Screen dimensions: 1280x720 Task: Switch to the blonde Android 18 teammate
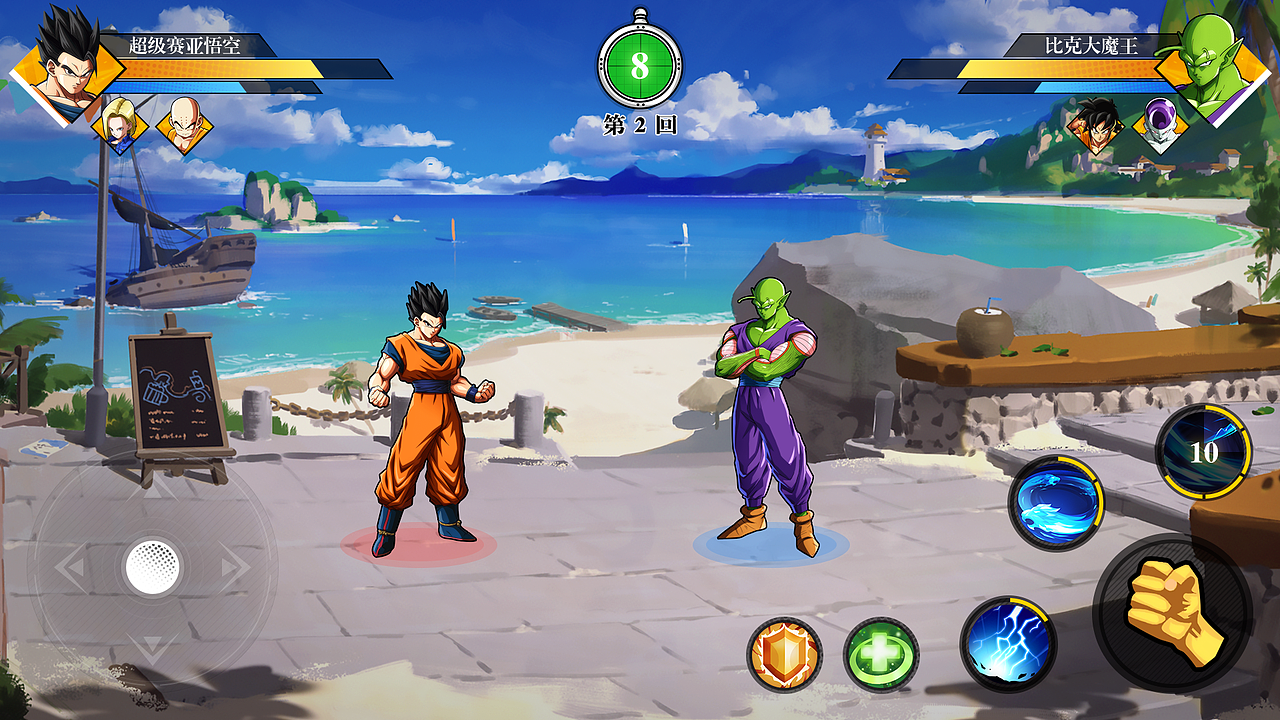(120, 125)
